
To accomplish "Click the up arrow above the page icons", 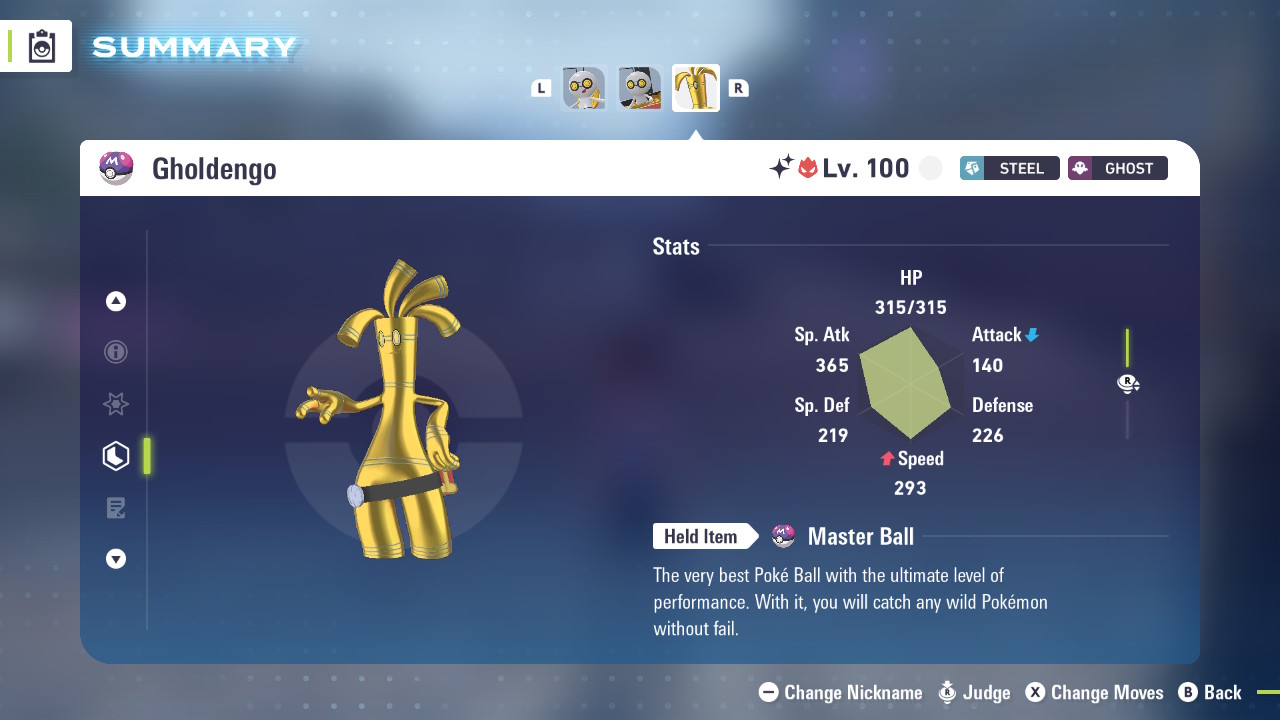I will 116,301.
